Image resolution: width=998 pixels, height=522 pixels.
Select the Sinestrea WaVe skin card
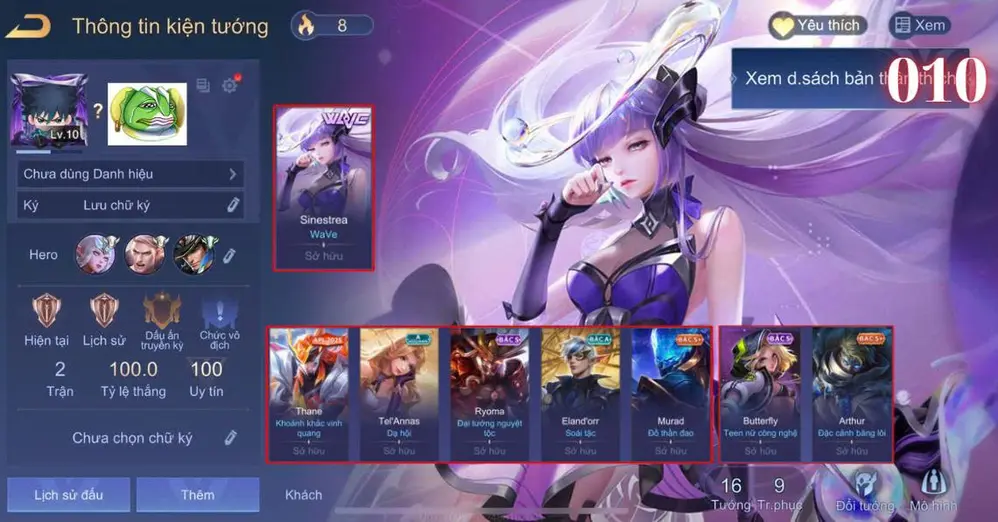pyautogui.click(x=324, y=188)
